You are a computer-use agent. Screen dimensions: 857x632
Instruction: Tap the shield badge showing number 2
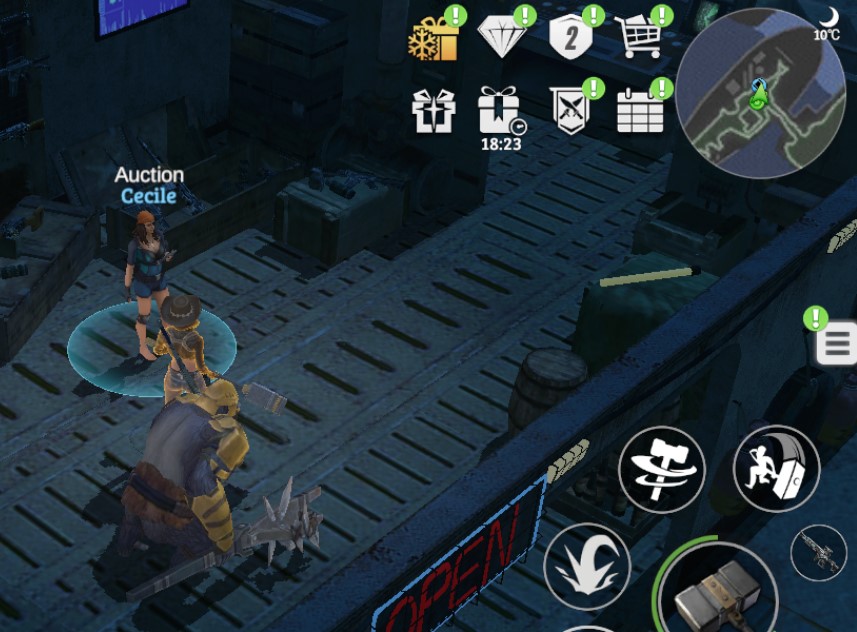tap(571, 38)
